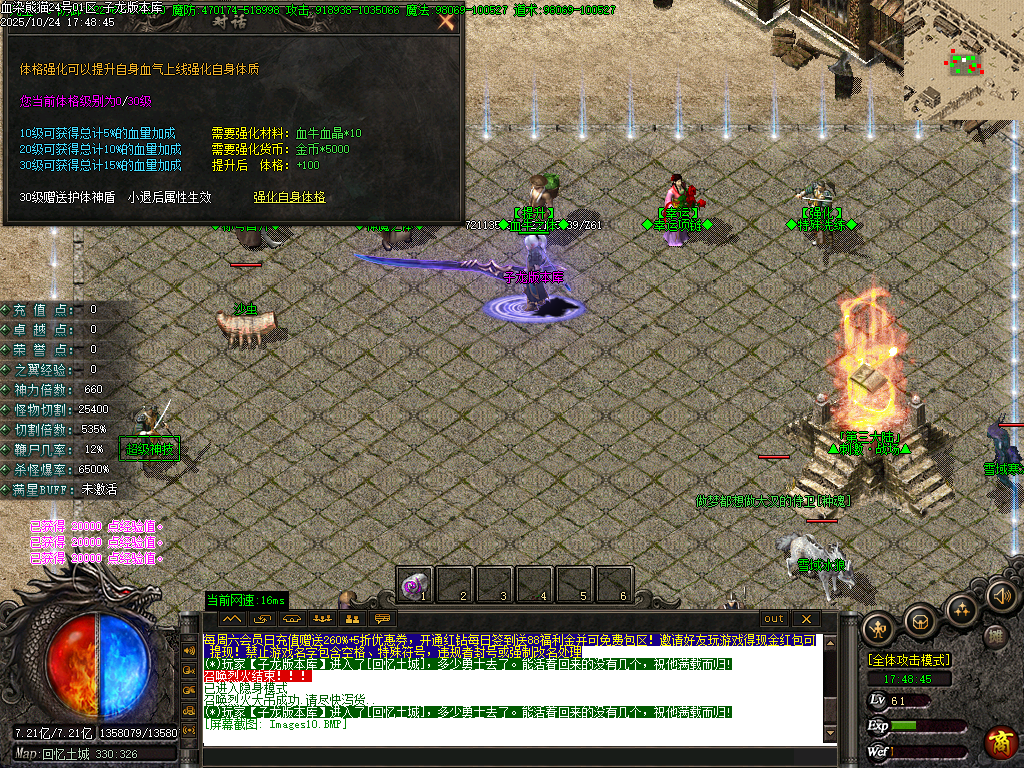The image size is (1024, 768).
Task: Click the 强化自身体格 link
Action: (289, 197)
